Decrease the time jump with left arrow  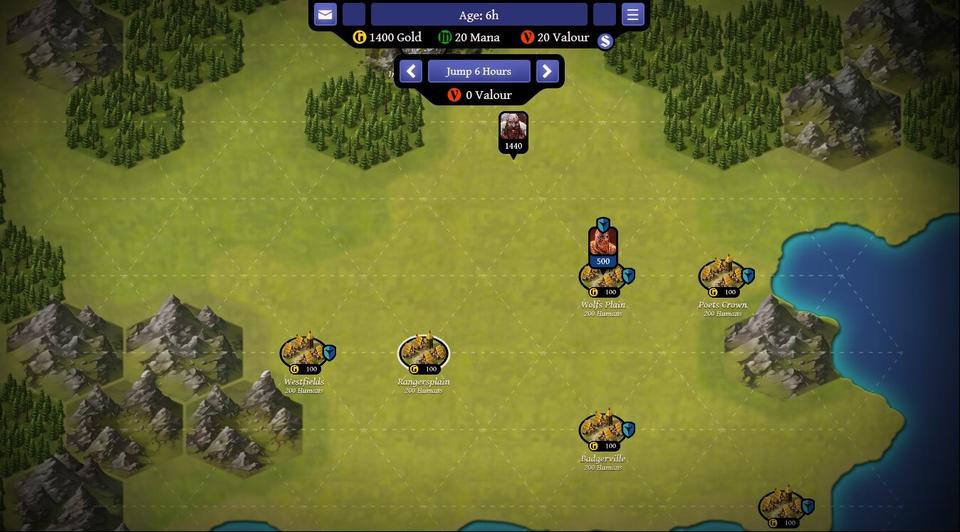pos(410,71)
